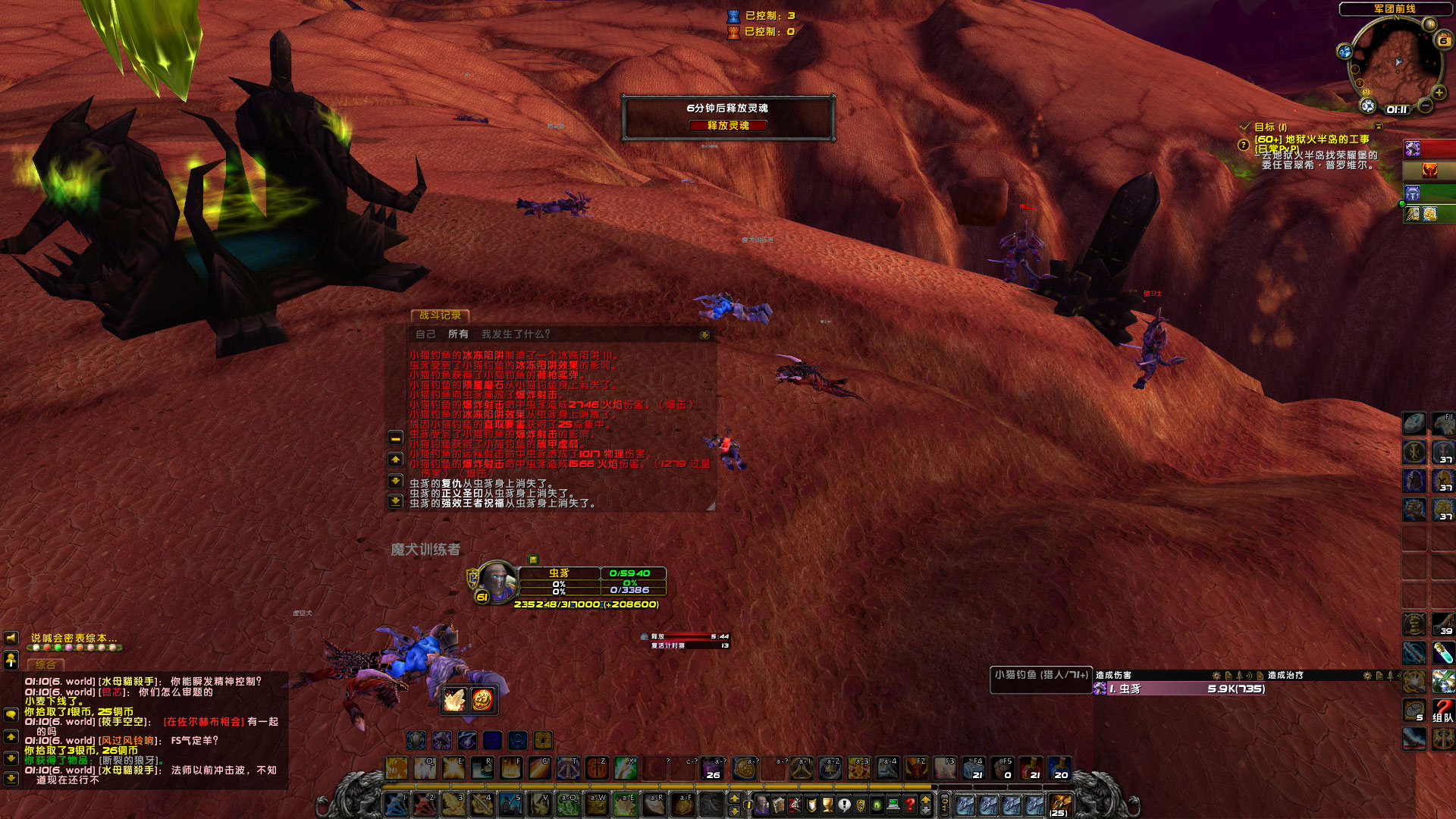1456x819 pixels.
Task: Switch to the 自己 filter tab in combat log
Action: [x=425, y=334]
